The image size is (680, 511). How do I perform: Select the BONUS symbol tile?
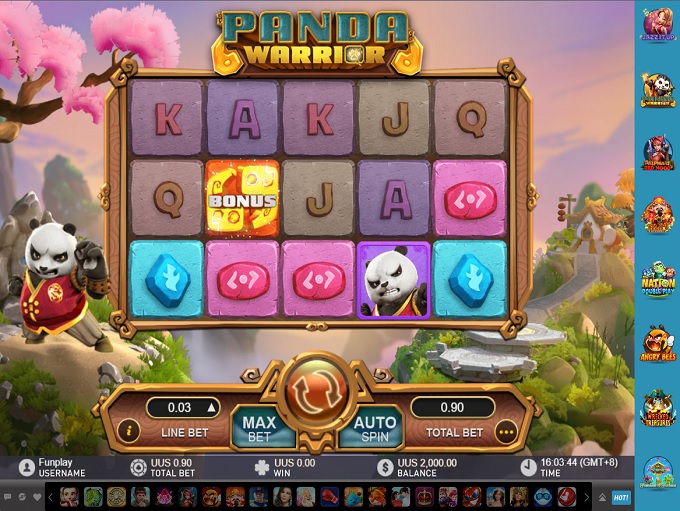pyautogui.click(x=243, y=197)
